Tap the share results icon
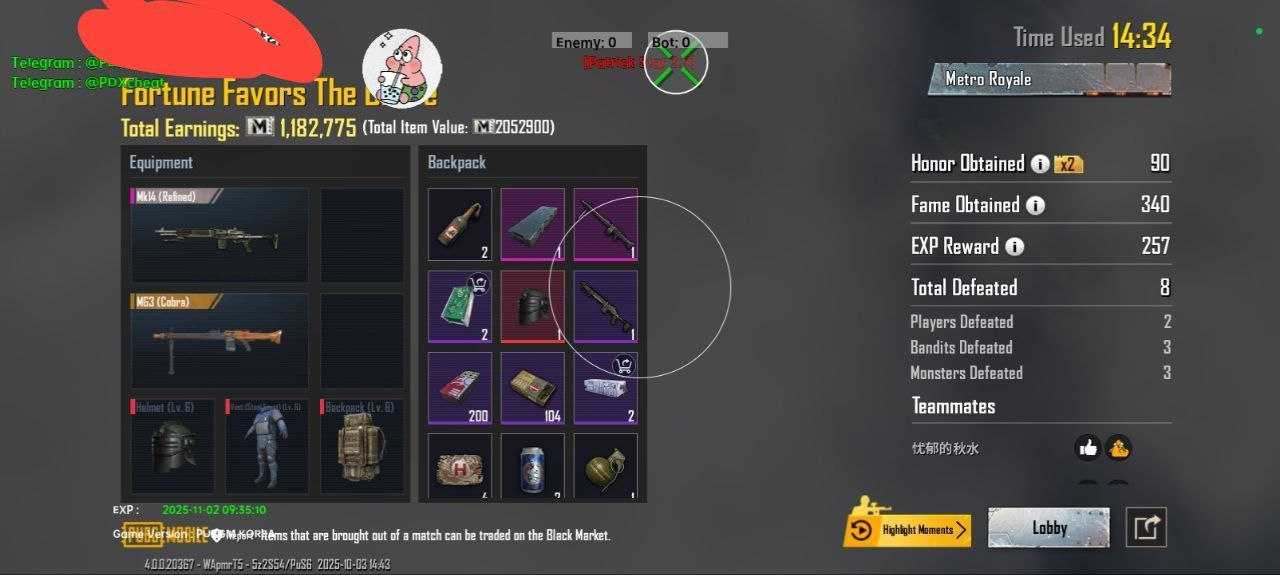Viewport: 1280px width, 575px height. tap(1146, 528)
